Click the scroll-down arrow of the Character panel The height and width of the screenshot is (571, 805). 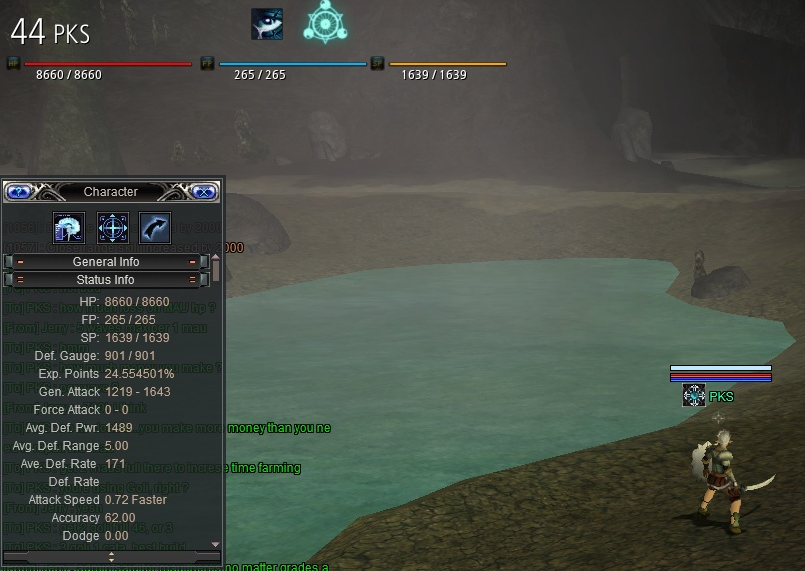point(215,544)
